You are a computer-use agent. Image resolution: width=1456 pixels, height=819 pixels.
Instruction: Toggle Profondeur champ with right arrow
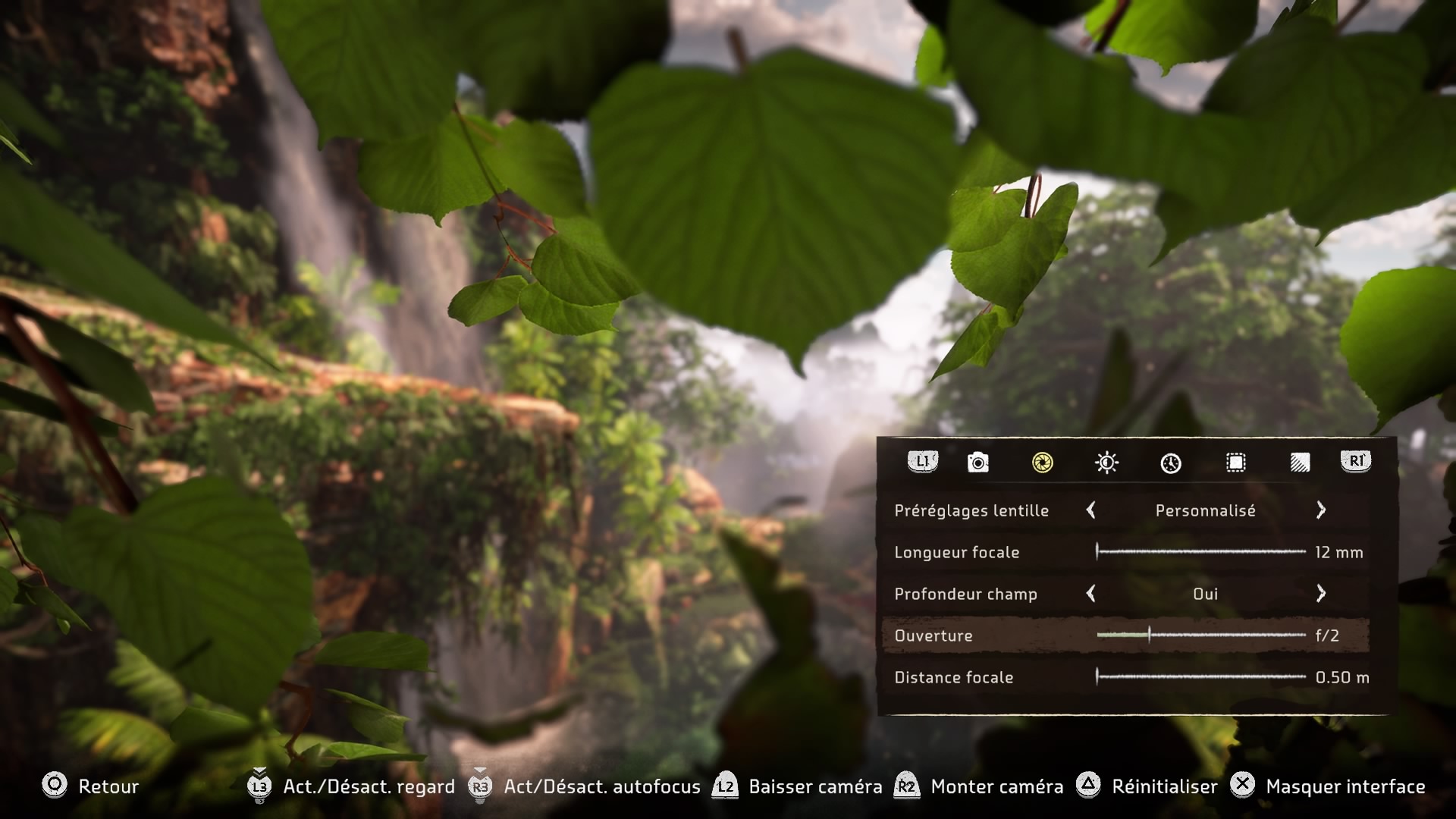pyautogui.click(x=1321, y=594)
